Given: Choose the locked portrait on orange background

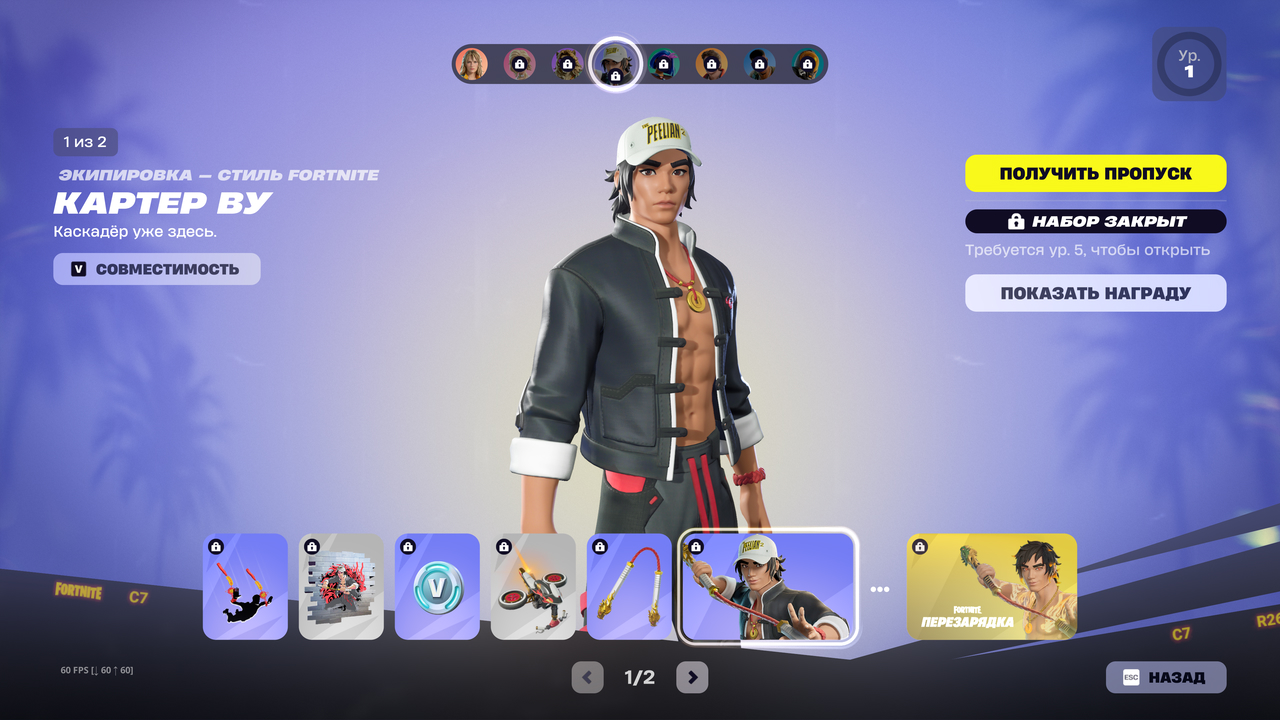Looking at the screenshot, I should click(711, 64).
